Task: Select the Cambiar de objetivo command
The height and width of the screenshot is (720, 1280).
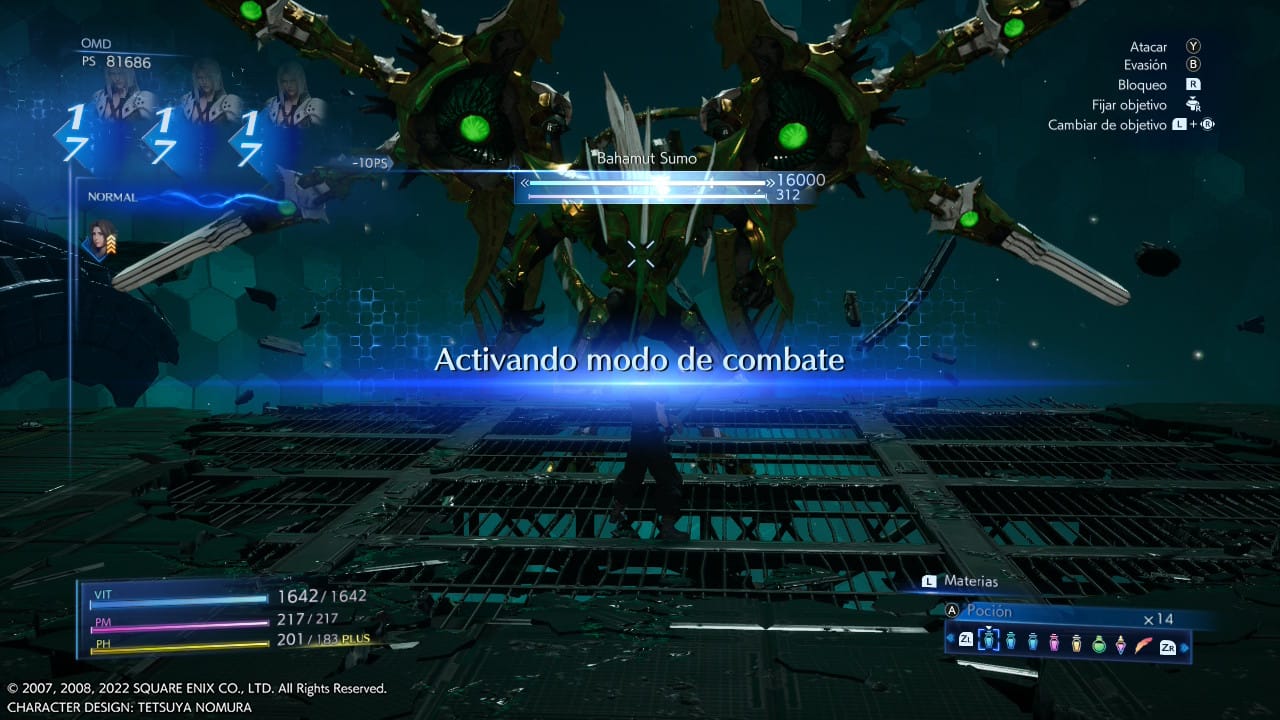Action: [1109, 124]
